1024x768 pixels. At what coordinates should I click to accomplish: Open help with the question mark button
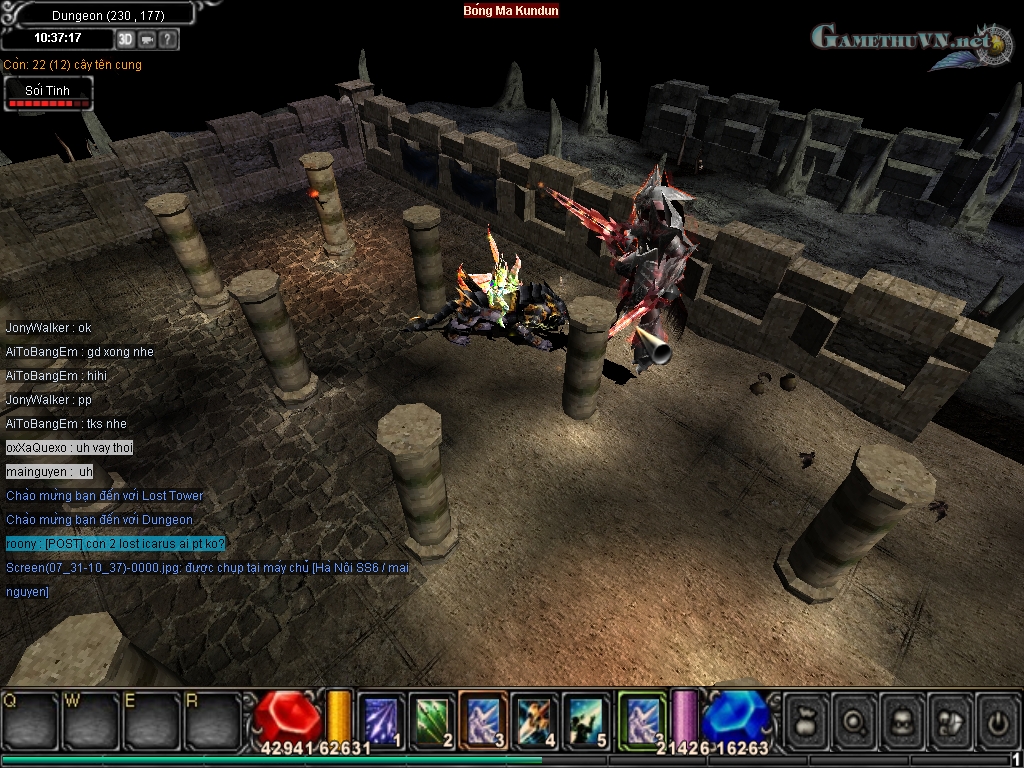168,39
